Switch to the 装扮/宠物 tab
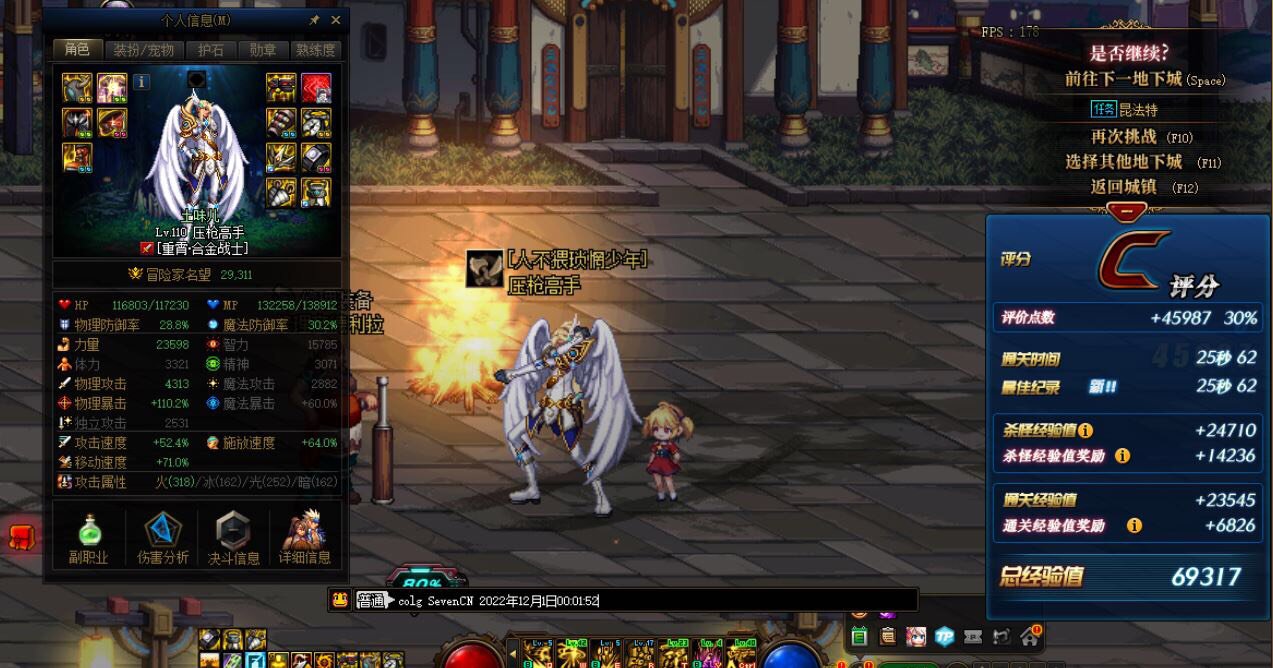This screenshot has width=1273, height=668. point(143,50)
